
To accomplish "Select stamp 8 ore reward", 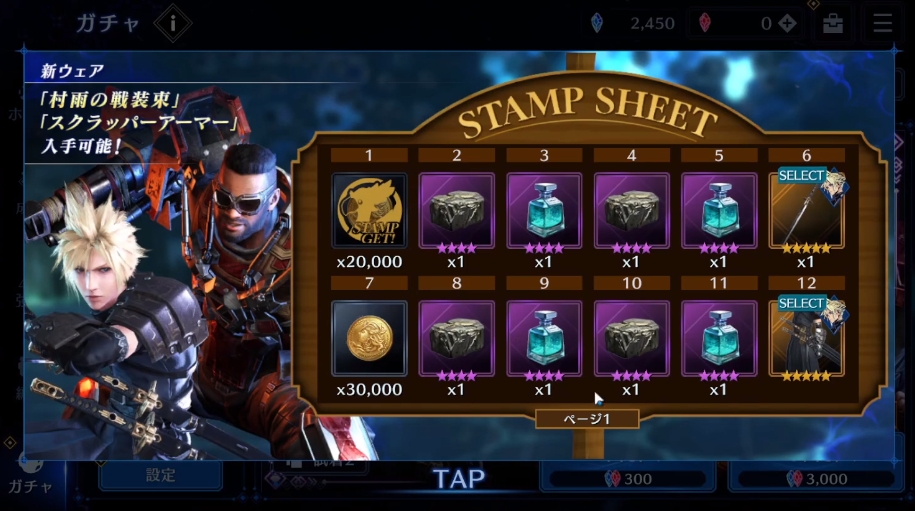I will 456,338.
